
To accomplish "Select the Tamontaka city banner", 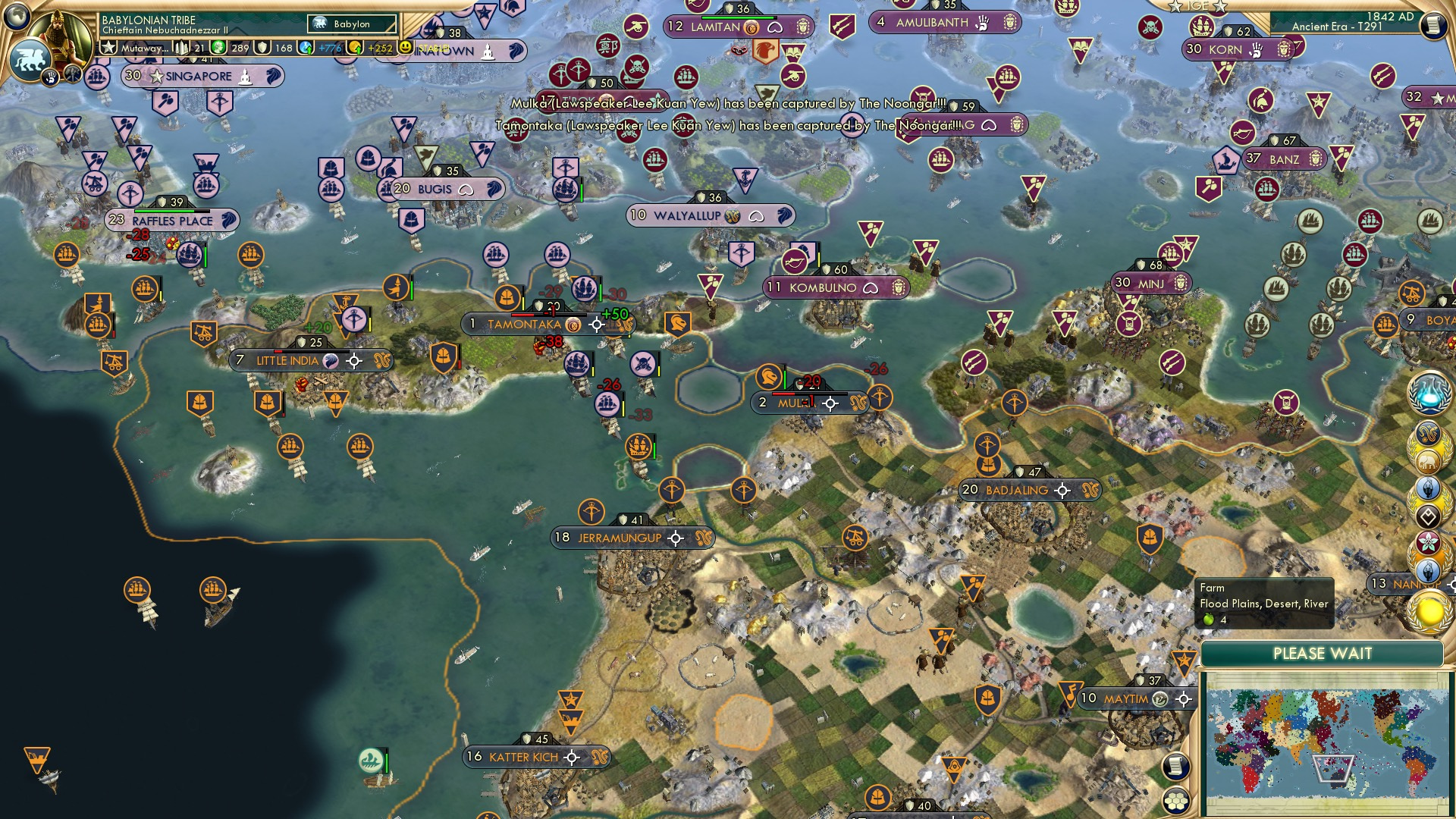I will 524,325.
